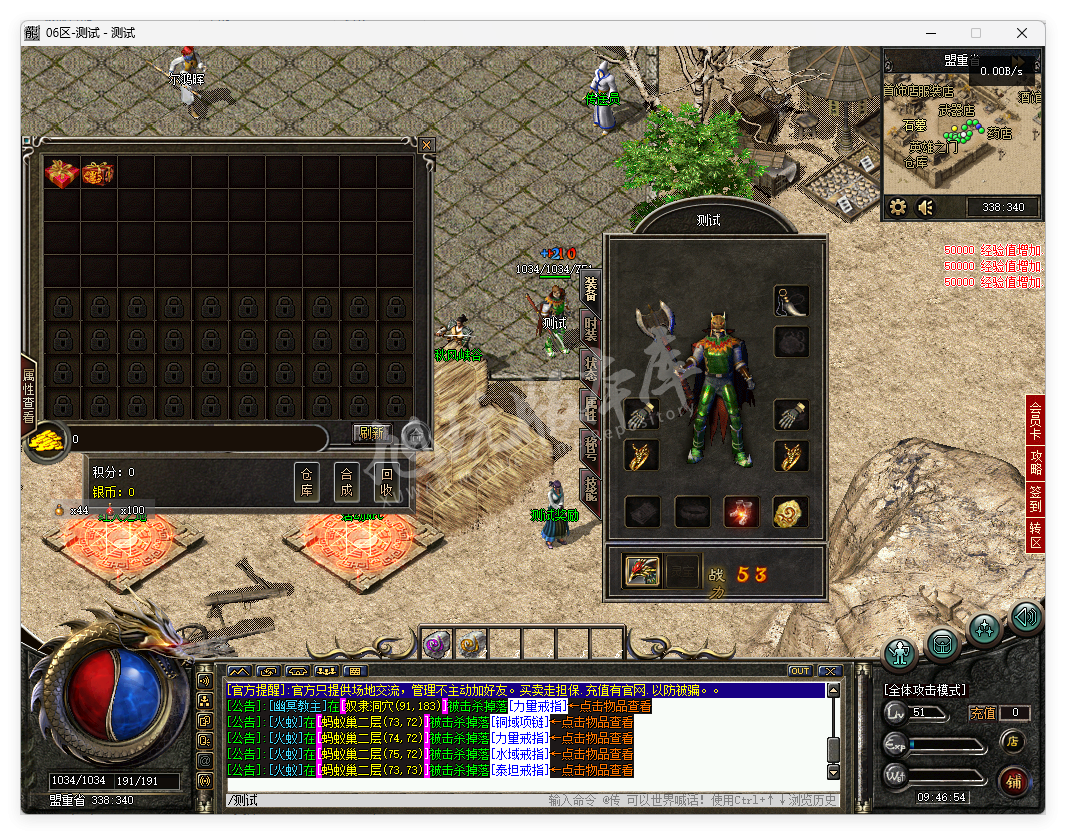Open the 仓库 warehouse
1066x835 pixels.
tap(307, 482)
